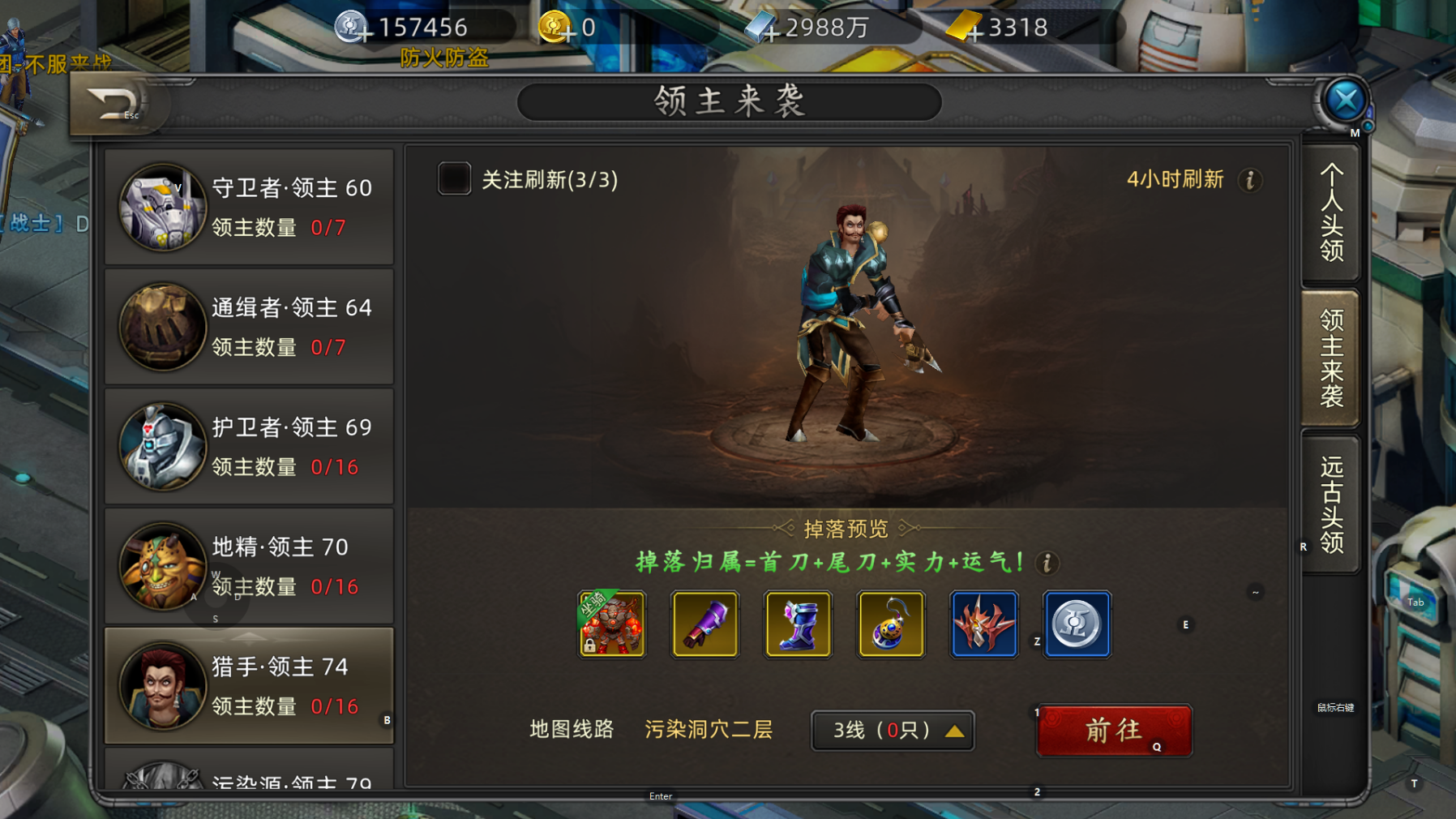Click the blue currency coin drop icon
The image size is (1456, 819).
[x=1076, y=624]
